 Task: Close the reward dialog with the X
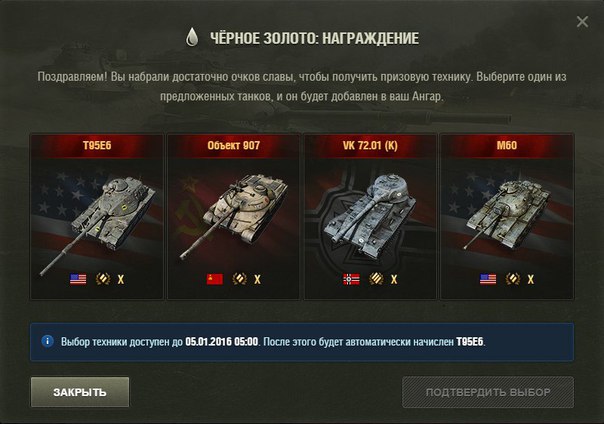[583, 22]
